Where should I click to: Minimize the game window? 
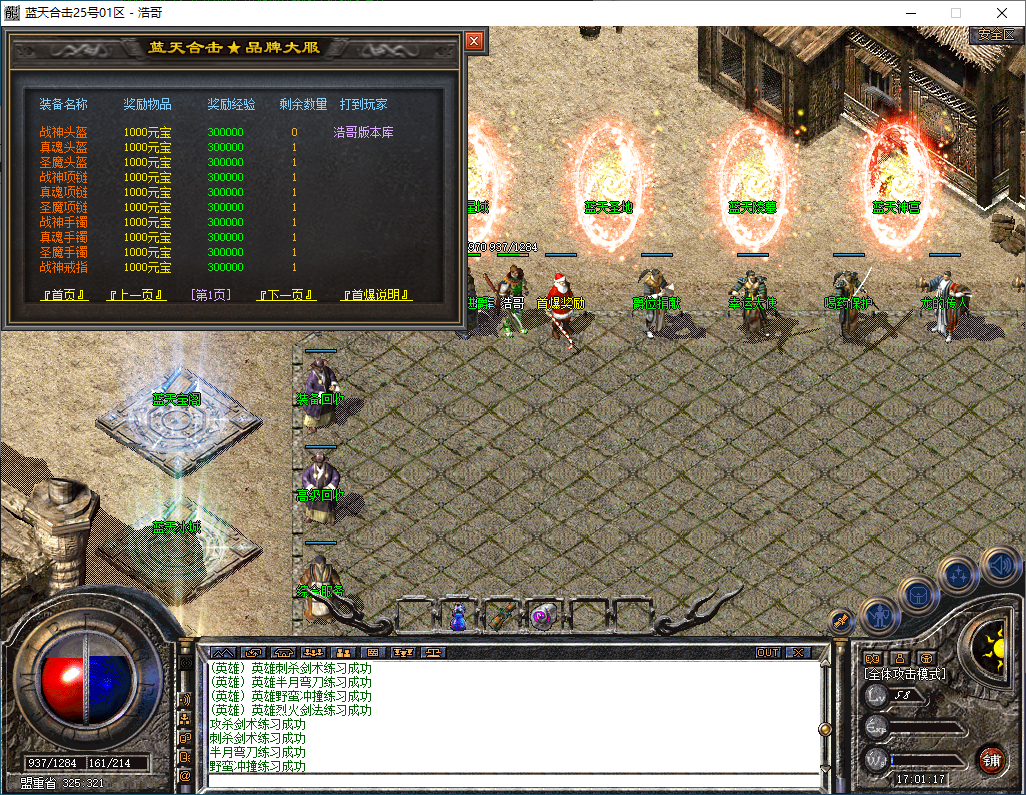coord(910,13)
